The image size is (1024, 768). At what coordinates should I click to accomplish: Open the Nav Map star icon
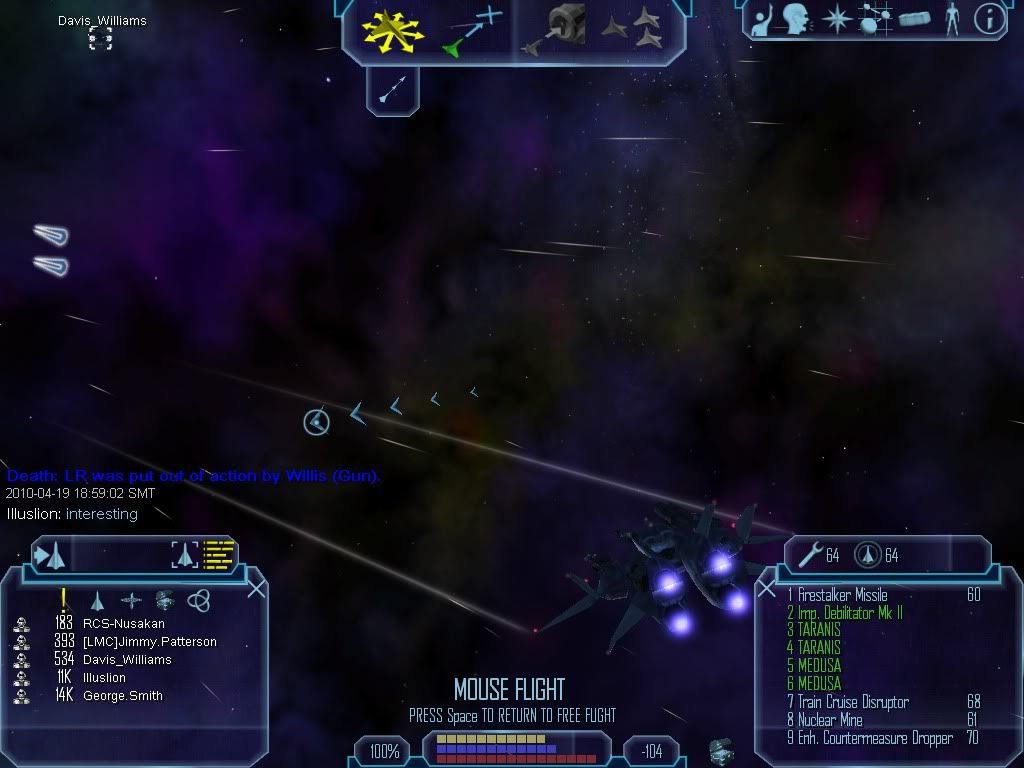(835, 19)
